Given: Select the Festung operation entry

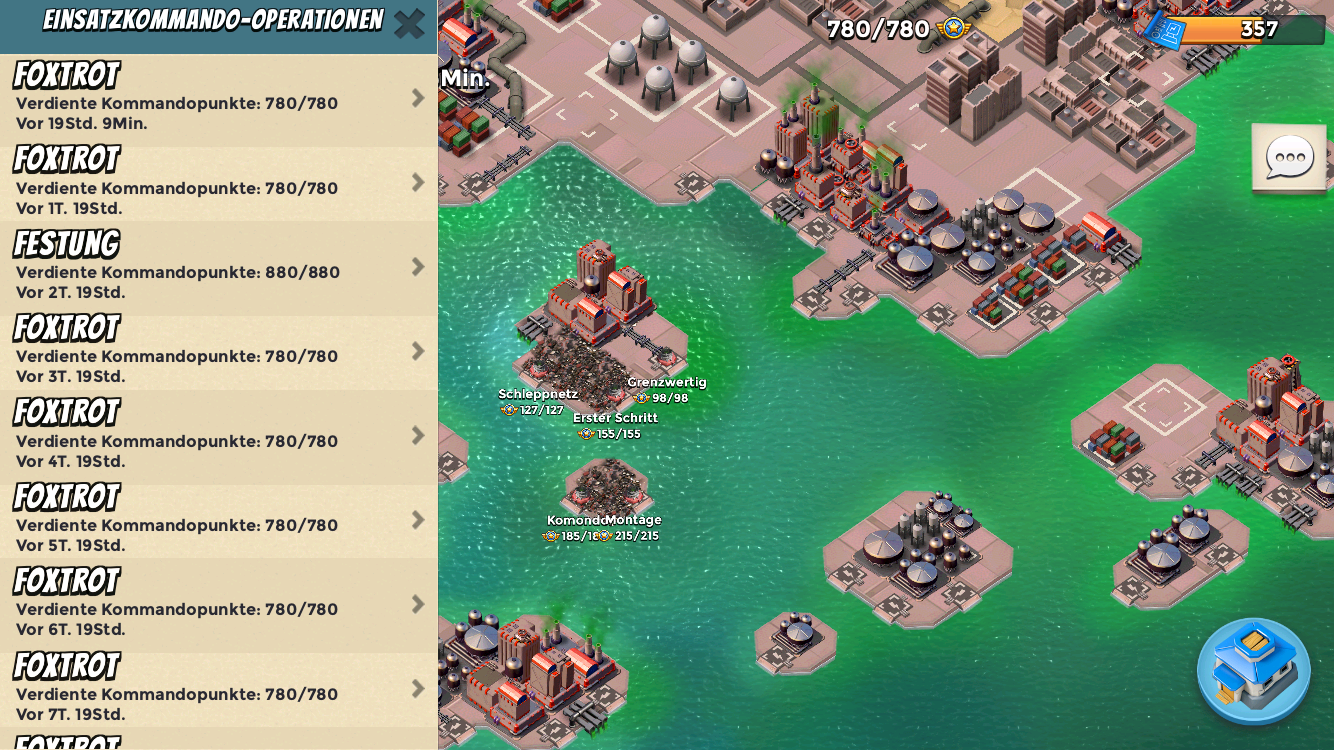Looking at the screenshot, I should click(x=218, y=268).
